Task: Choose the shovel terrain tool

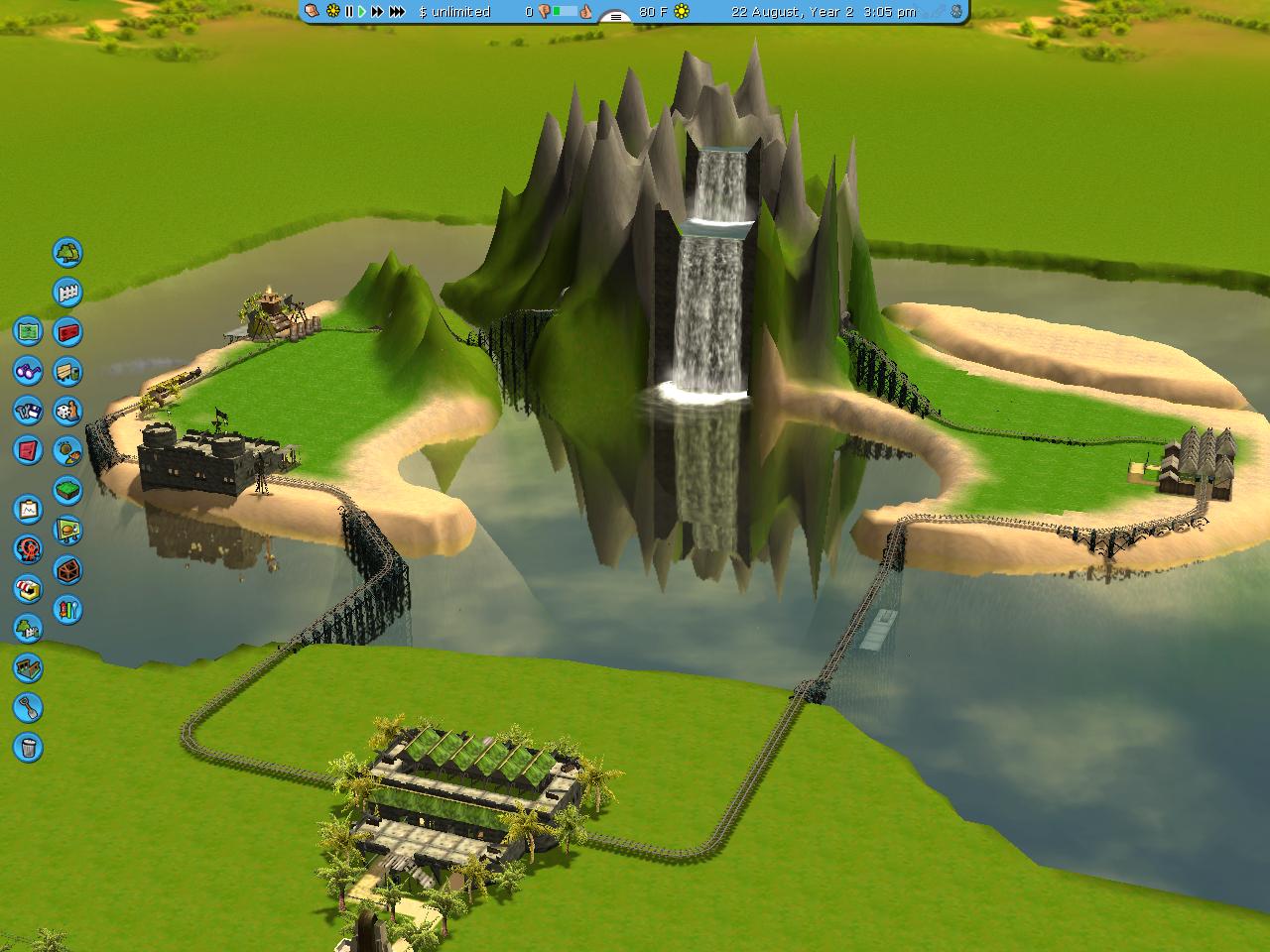Action: click(x=28, y=707)
